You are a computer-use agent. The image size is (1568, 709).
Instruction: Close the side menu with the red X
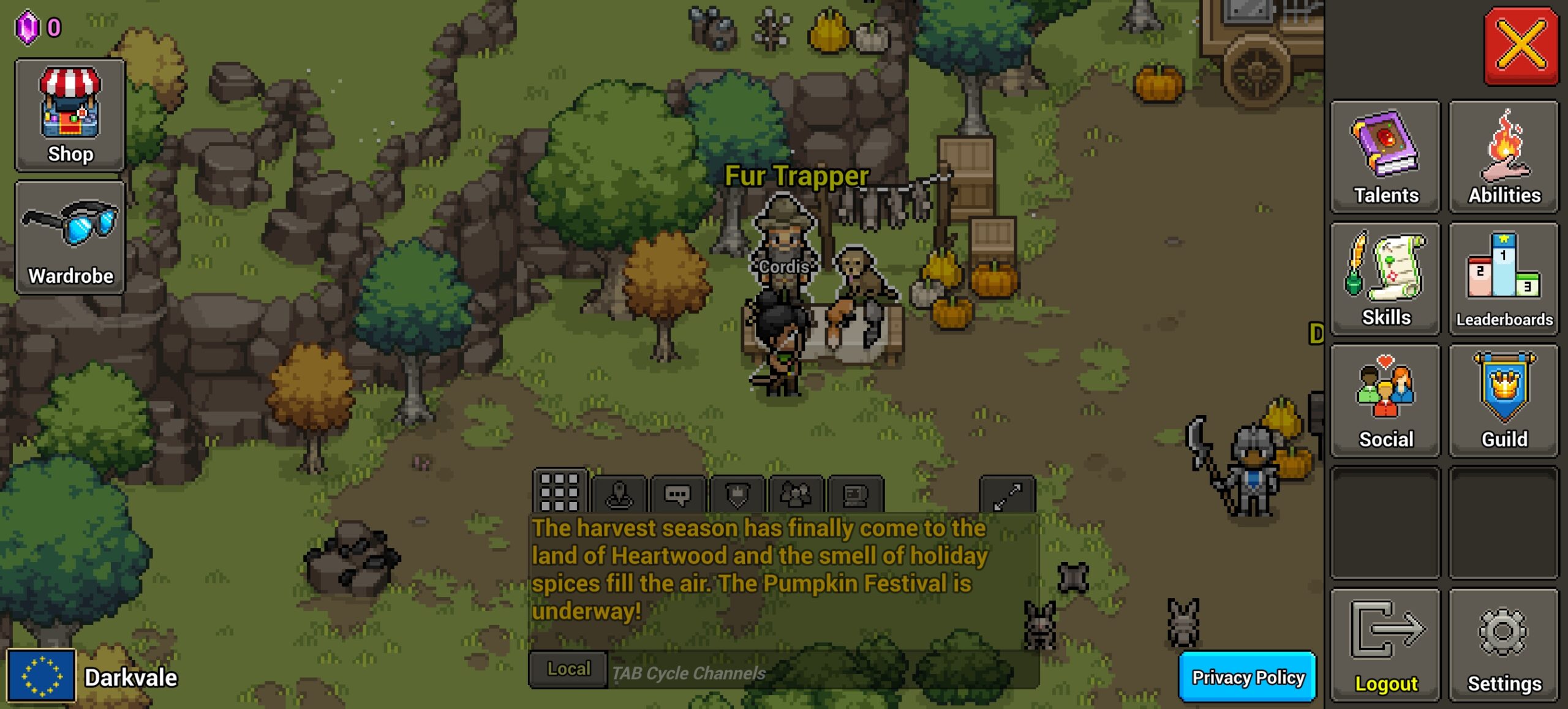(x=1520, y=45)
